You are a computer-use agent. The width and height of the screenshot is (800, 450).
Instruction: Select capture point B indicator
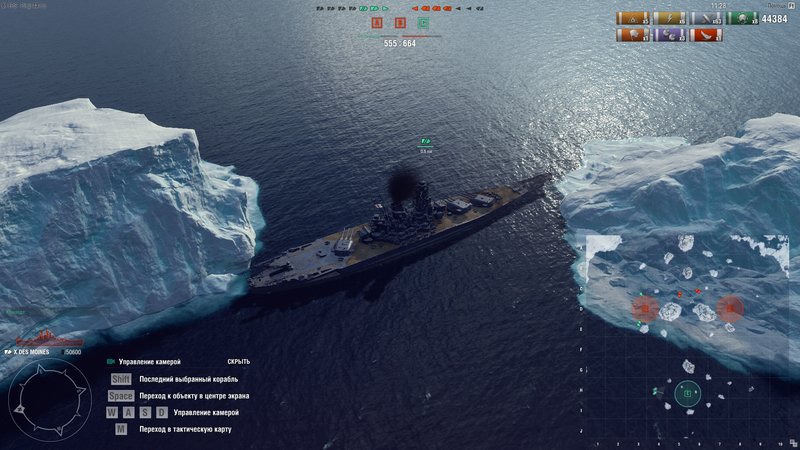(x=400, y=22)
